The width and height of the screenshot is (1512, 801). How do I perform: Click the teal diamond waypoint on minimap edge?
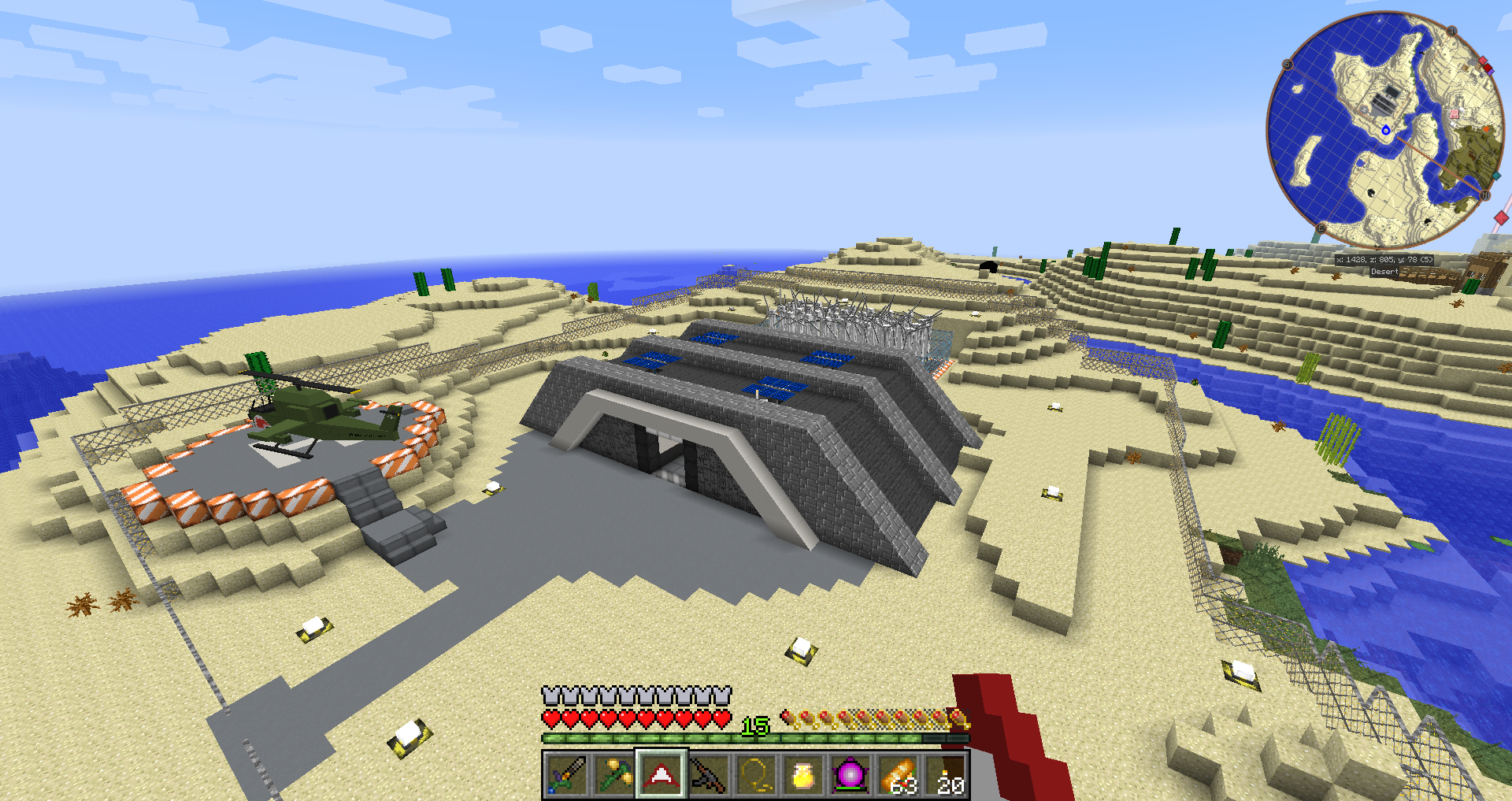pos(1495,176)
